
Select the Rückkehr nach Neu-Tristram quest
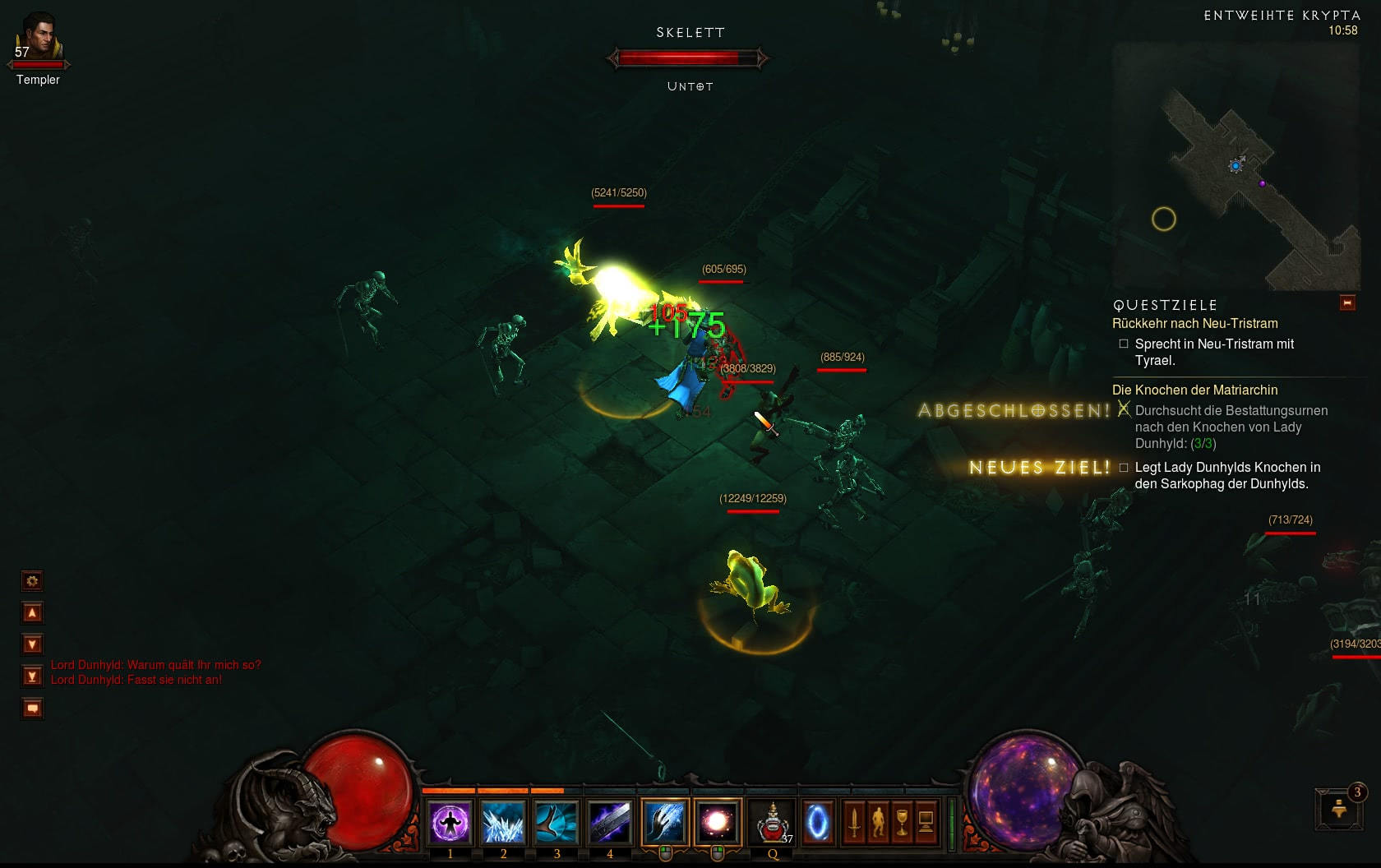tap(1194, 324)
